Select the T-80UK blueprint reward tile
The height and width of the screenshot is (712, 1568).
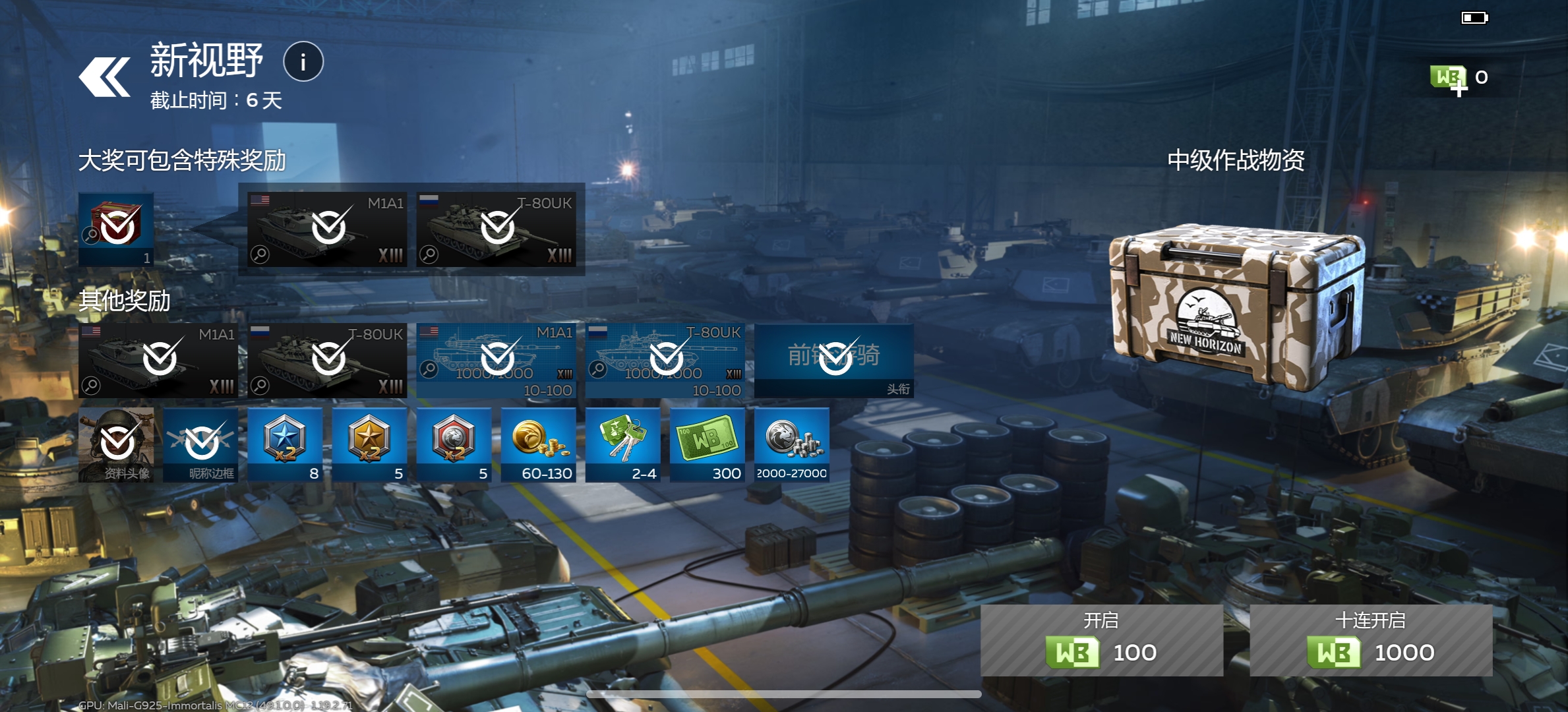[x=665, y=360]
